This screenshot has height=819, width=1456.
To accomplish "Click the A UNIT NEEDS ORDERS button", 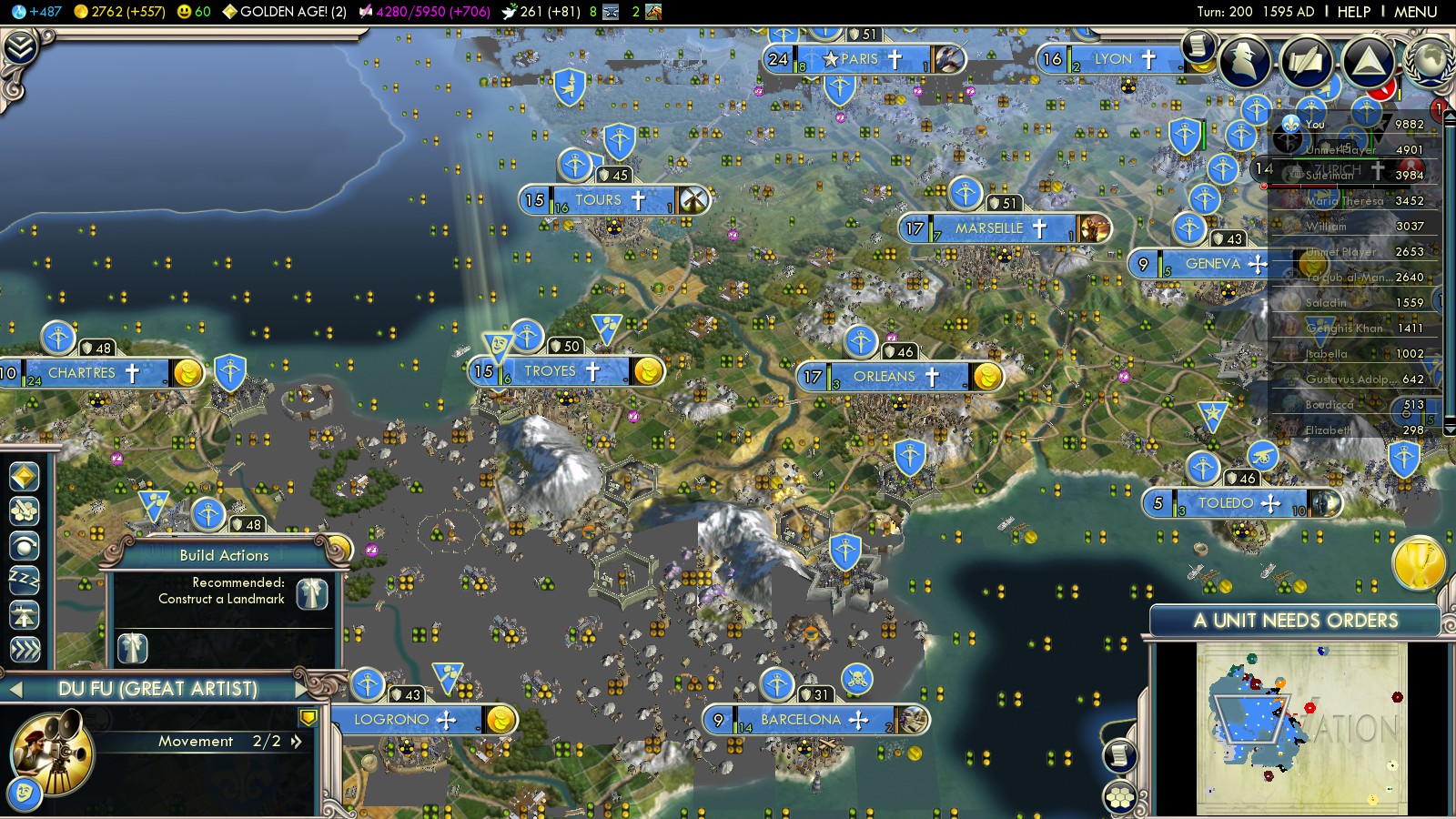I will tap(1295, 621).
